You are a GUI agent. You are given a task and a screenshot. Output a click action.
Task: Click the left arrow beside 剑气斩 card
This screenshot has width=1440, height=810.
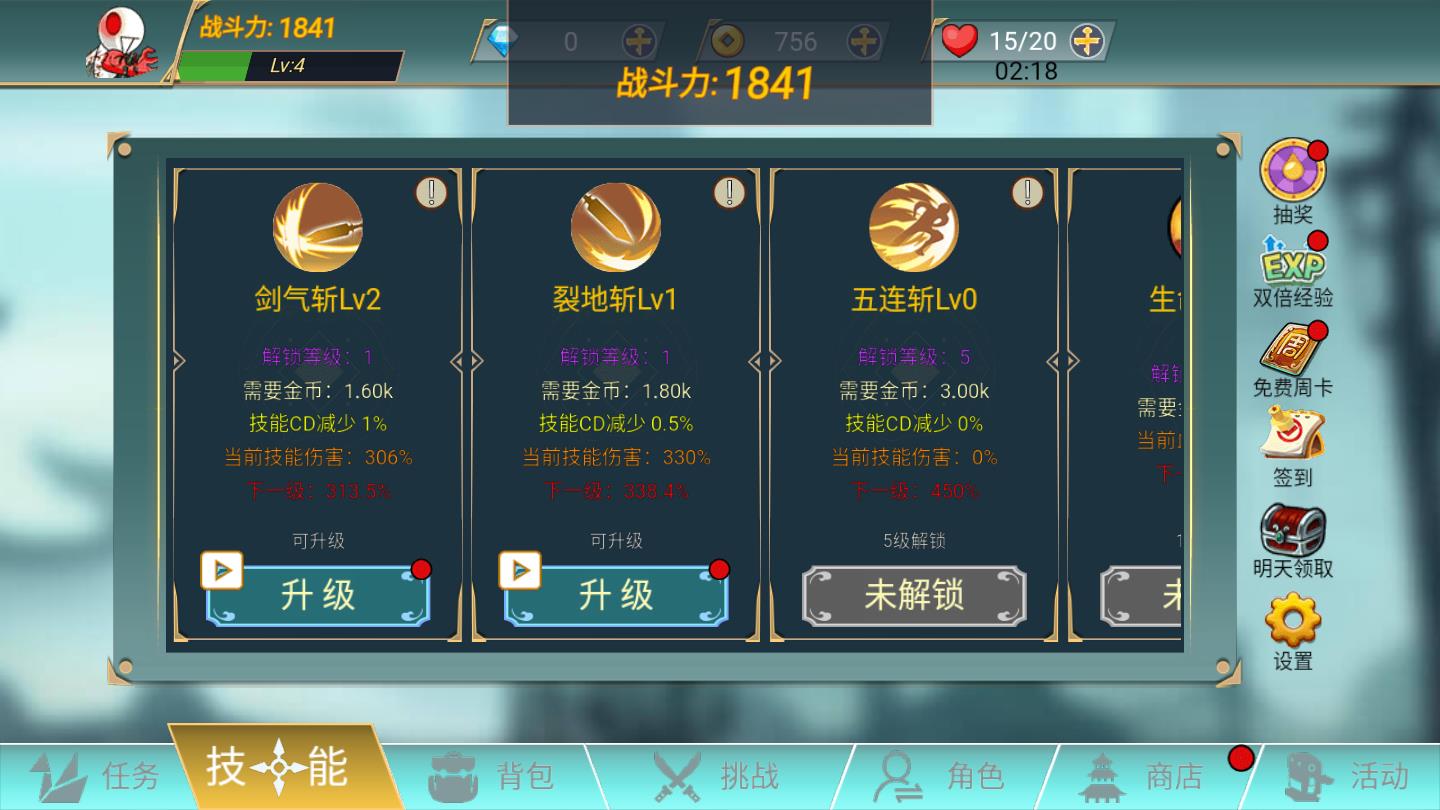[180, 360]
